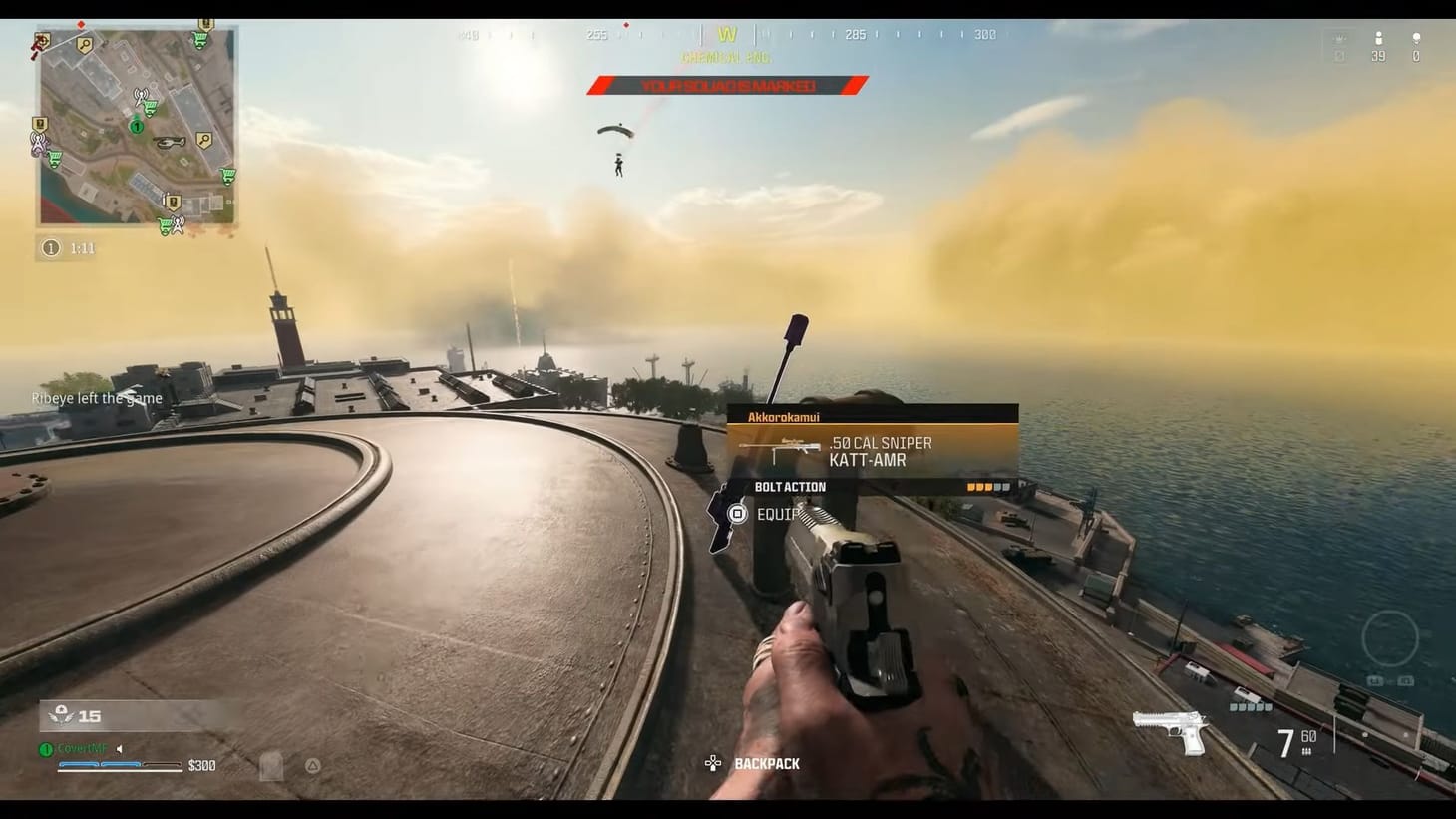Click the player count icon showing 39
This screenshot has width=1456, height=819.
click(1378, 38)
